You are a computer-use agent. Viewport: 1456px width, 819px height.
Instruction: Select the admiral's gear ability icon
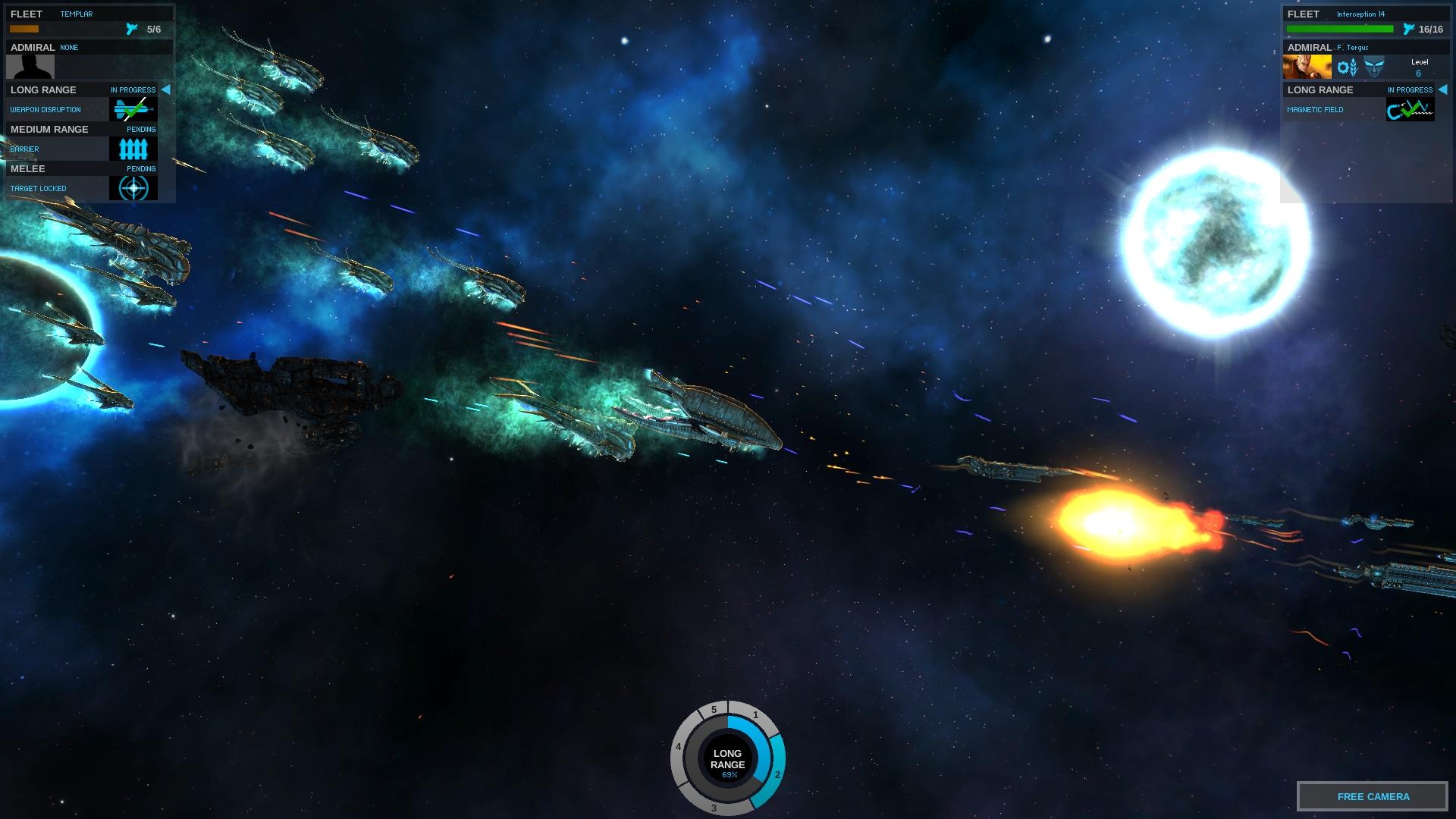1348,68
